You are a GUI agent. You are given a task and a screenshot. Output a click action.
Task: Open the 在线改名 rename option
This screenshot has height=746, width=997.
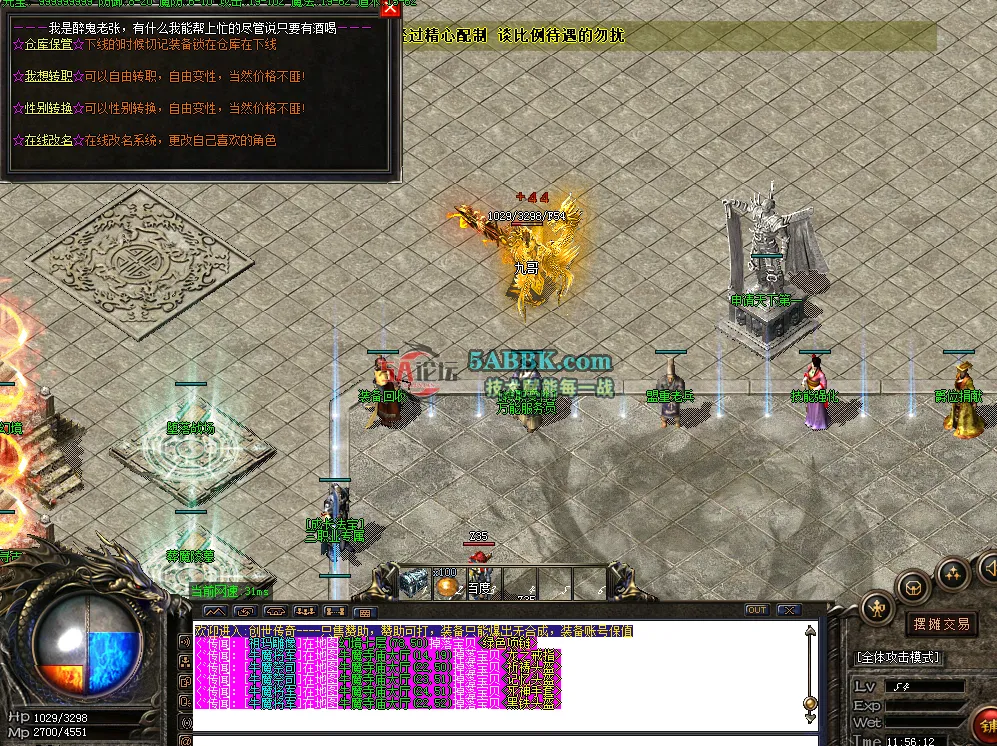point(48,141)
